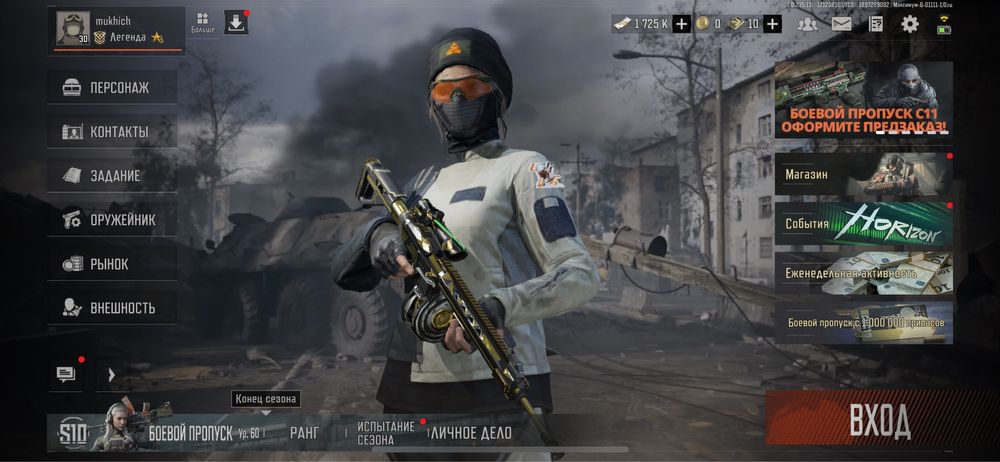This screenshot has width=1000, height=462.
Task: Open the downloads arrow icon
Action: pyautogui.click(x=236, y=23)
